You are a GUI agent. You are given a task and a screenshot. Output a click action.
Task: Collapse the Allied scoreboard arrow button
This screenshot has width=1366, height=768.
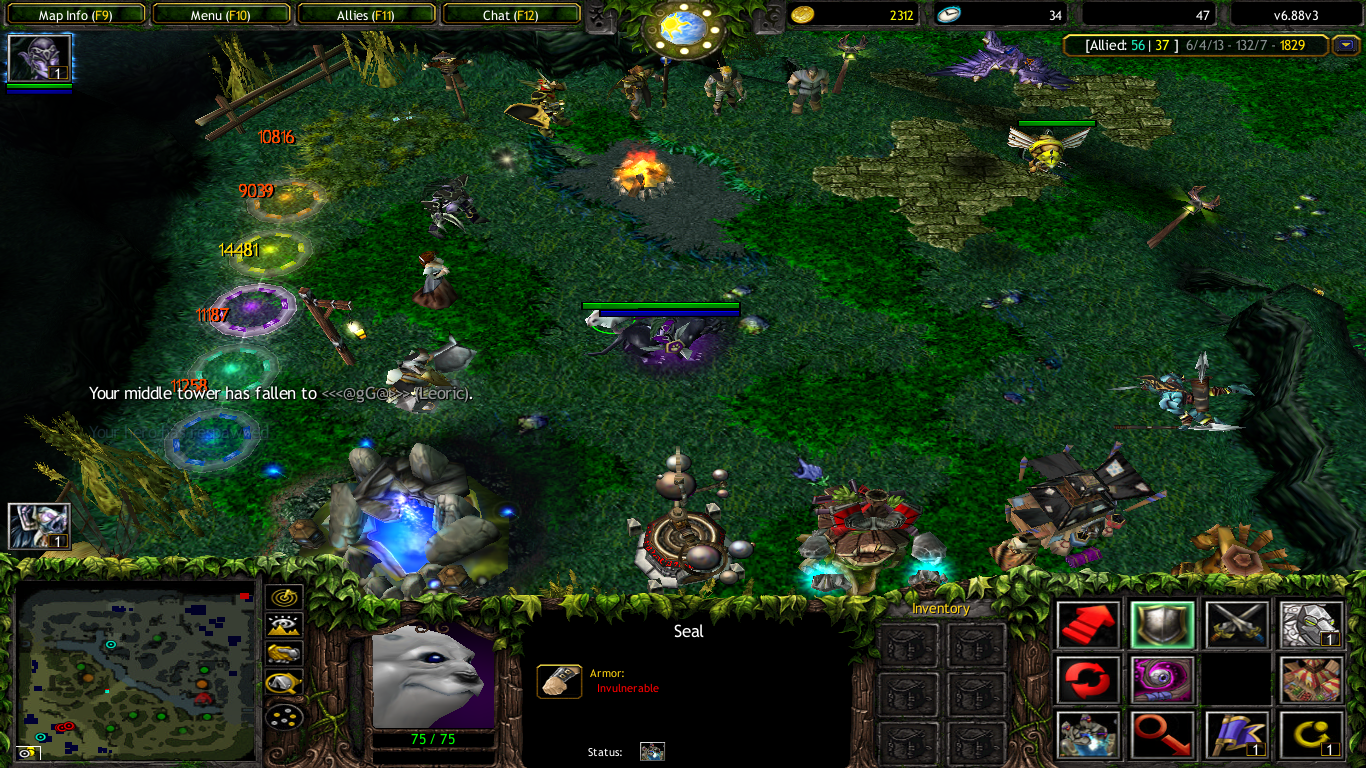pyautogui.click(x=1346, y=45)
